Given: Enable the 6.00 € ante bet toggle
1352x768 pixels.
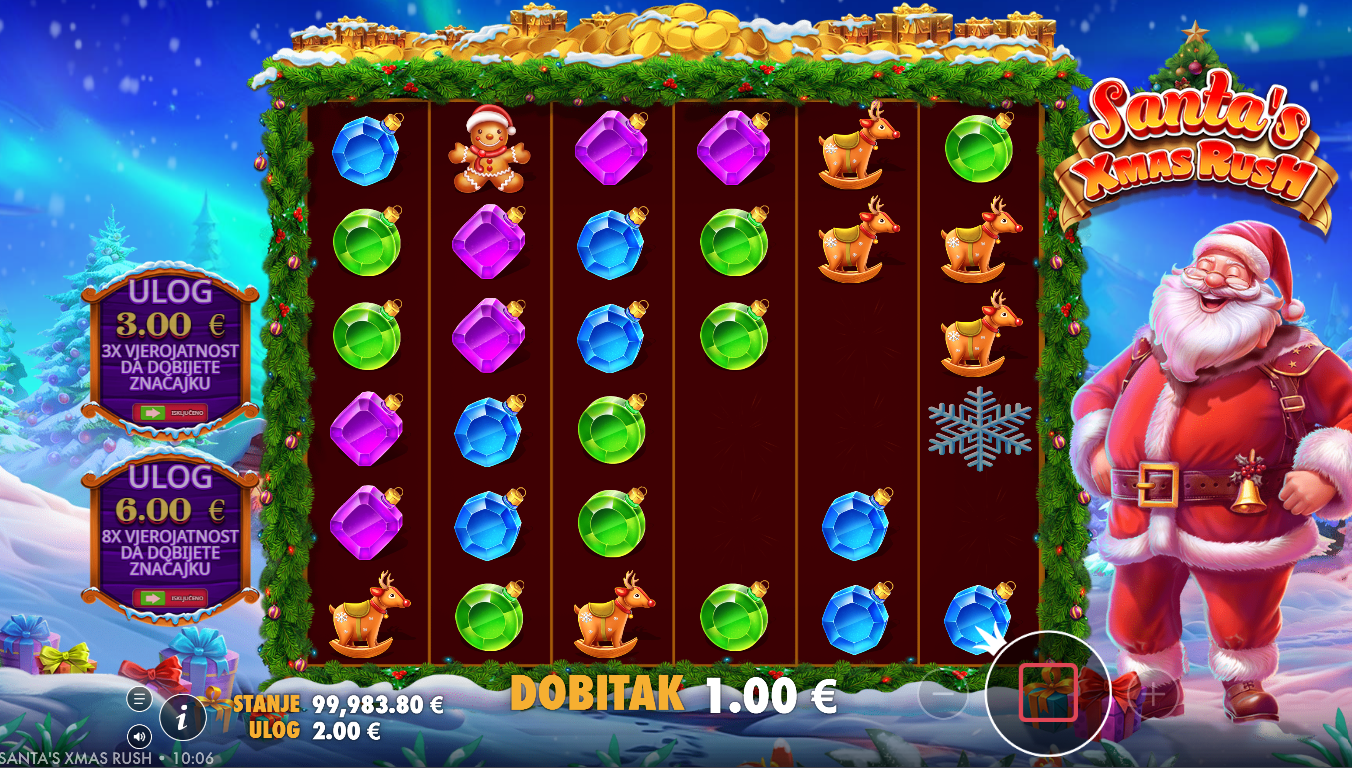Looking at the screenshot, I should tap(170, 598).
